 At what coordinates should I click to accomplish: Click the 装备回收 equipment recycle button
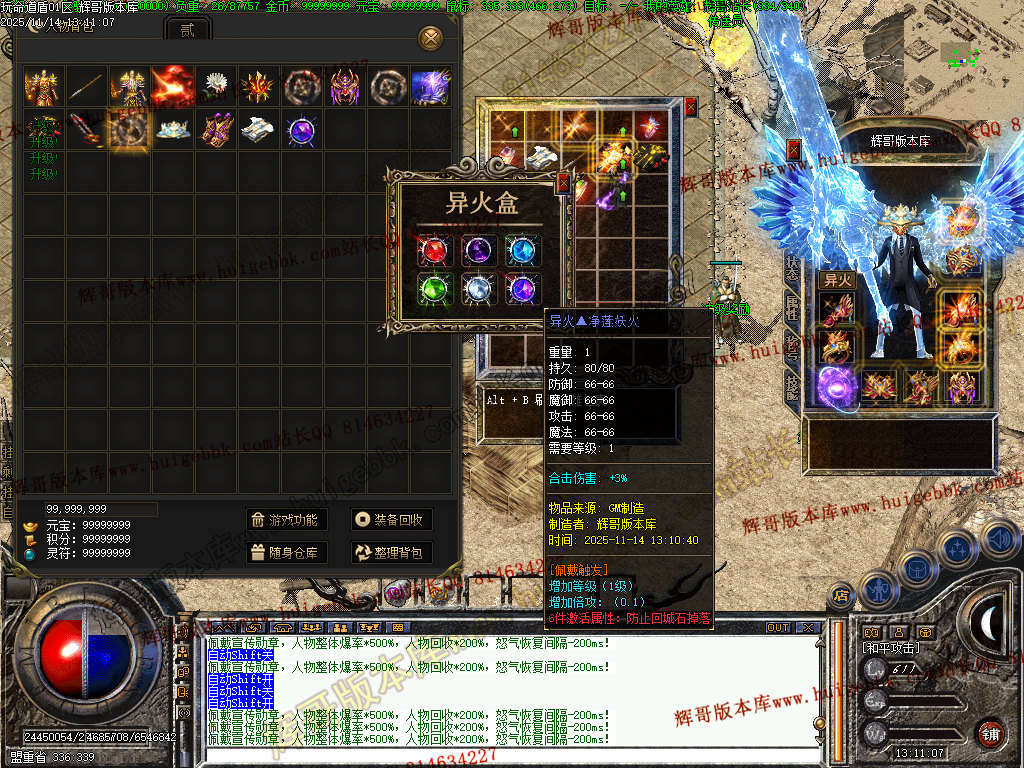tap(392, 520)
